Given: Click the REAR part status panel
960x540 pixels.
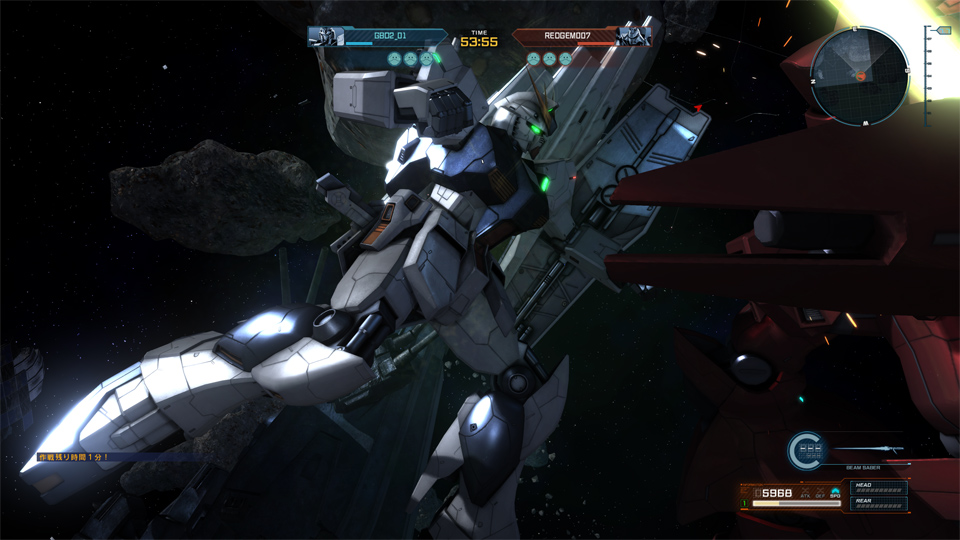Looking at the screenshot, I should pyautogui.click(x=879, y=503).
